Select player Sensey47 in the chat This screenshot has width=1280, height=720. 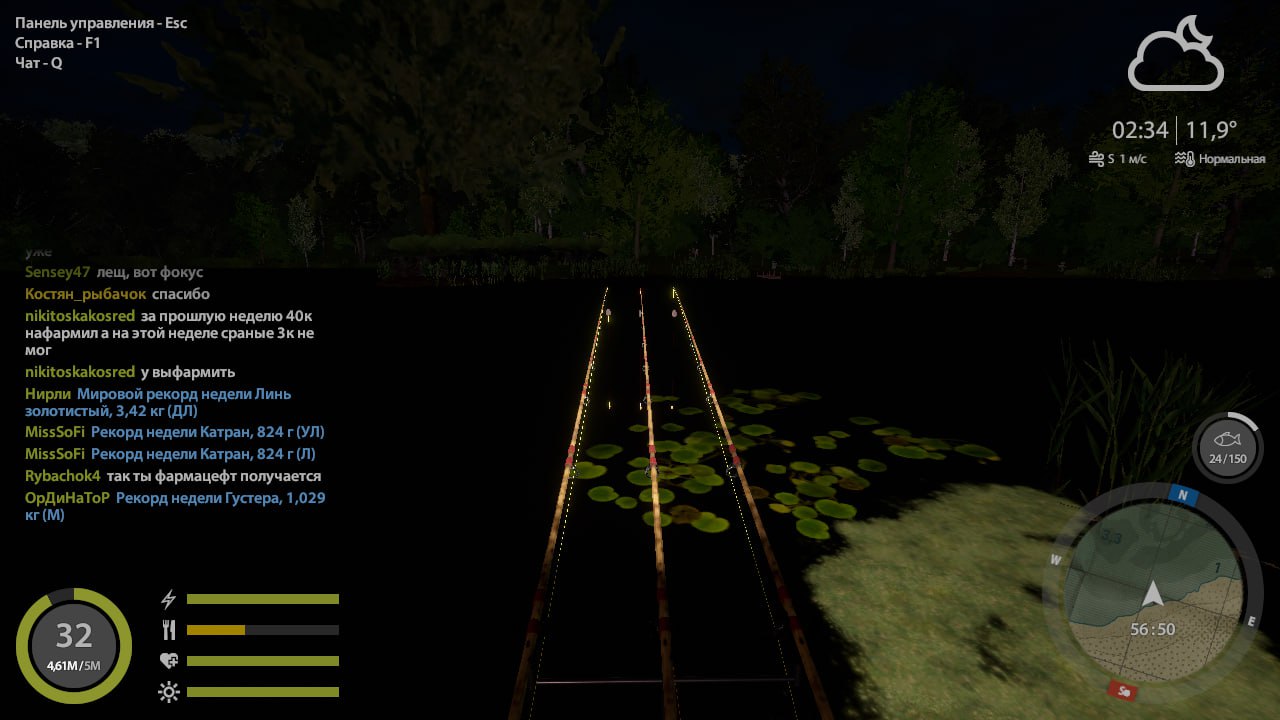coord(58,272)
